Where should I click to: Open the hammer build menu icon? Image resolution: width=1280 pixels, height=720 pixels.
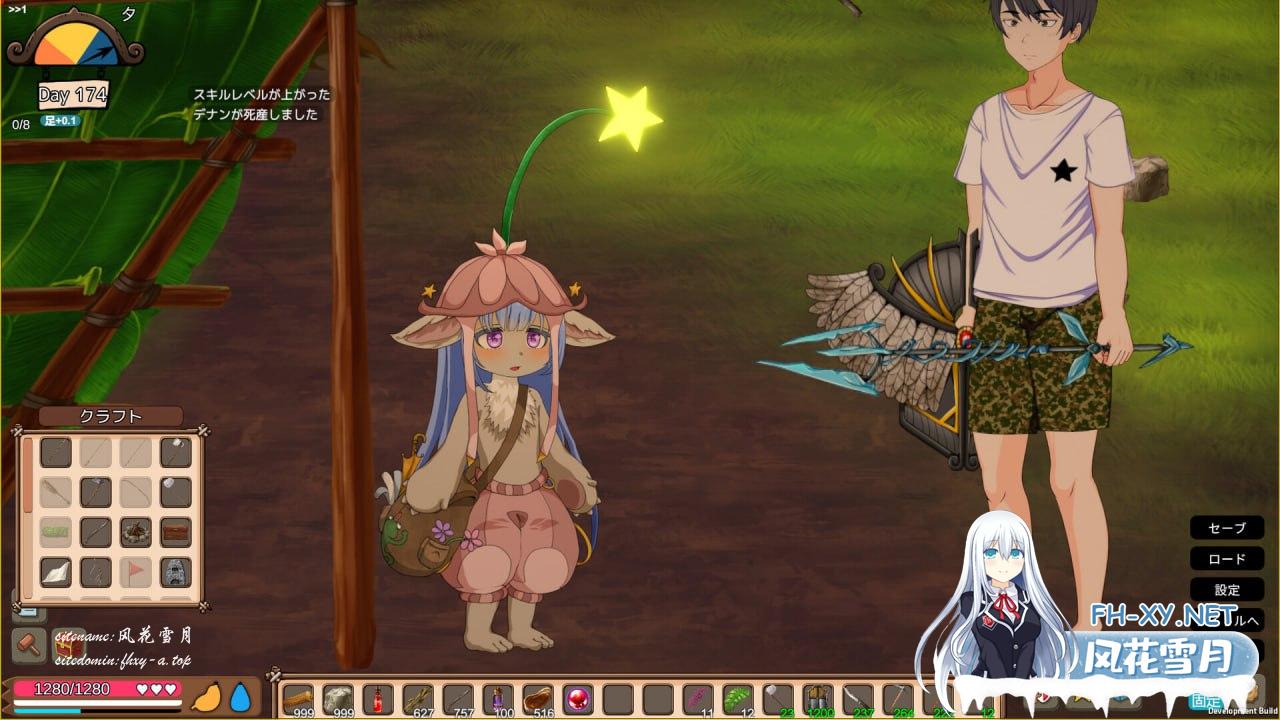point(29,646)
